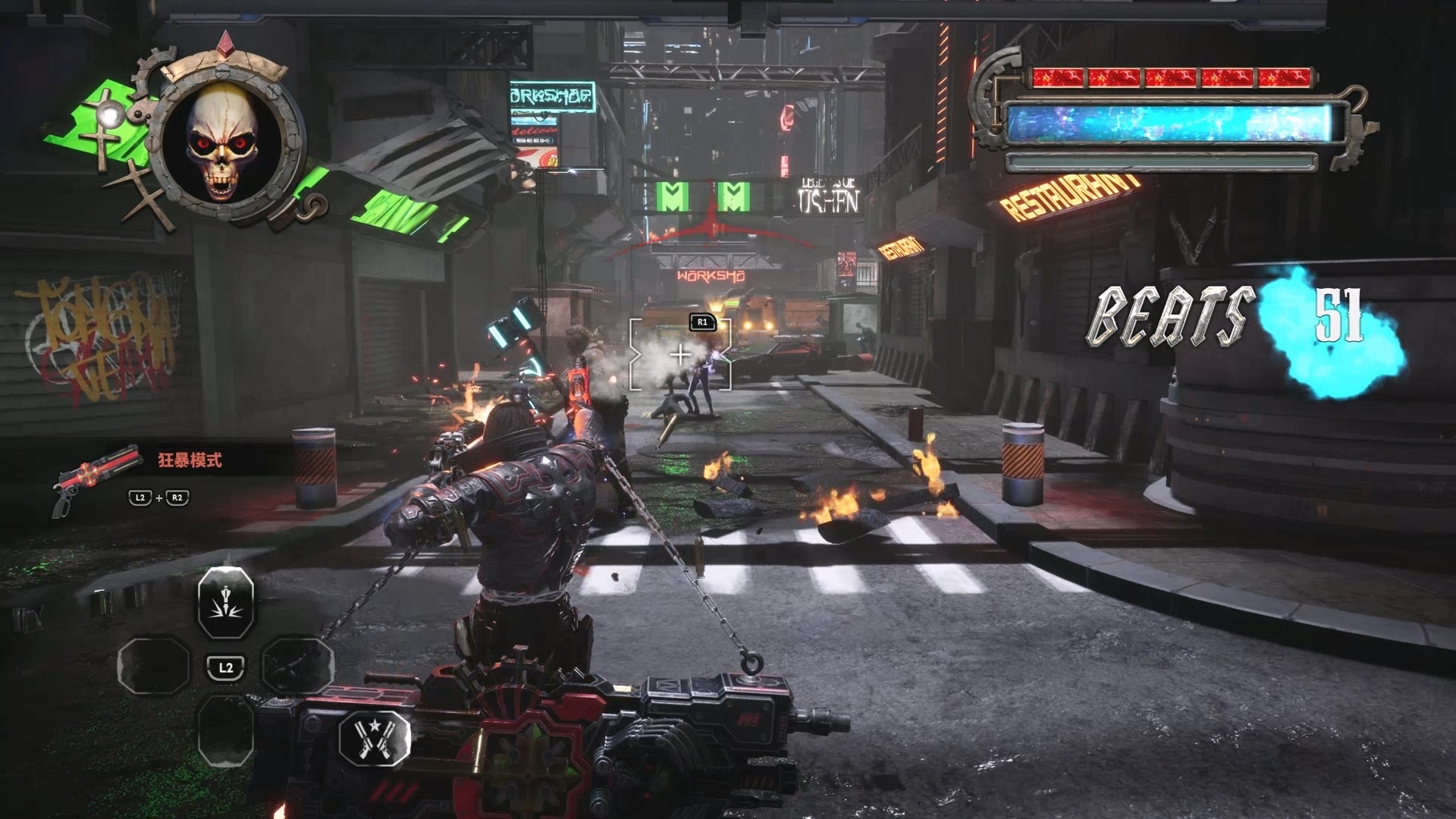Select the ground slam ability slot
The image size is (1456, 819).
click(x=225, y=602)
